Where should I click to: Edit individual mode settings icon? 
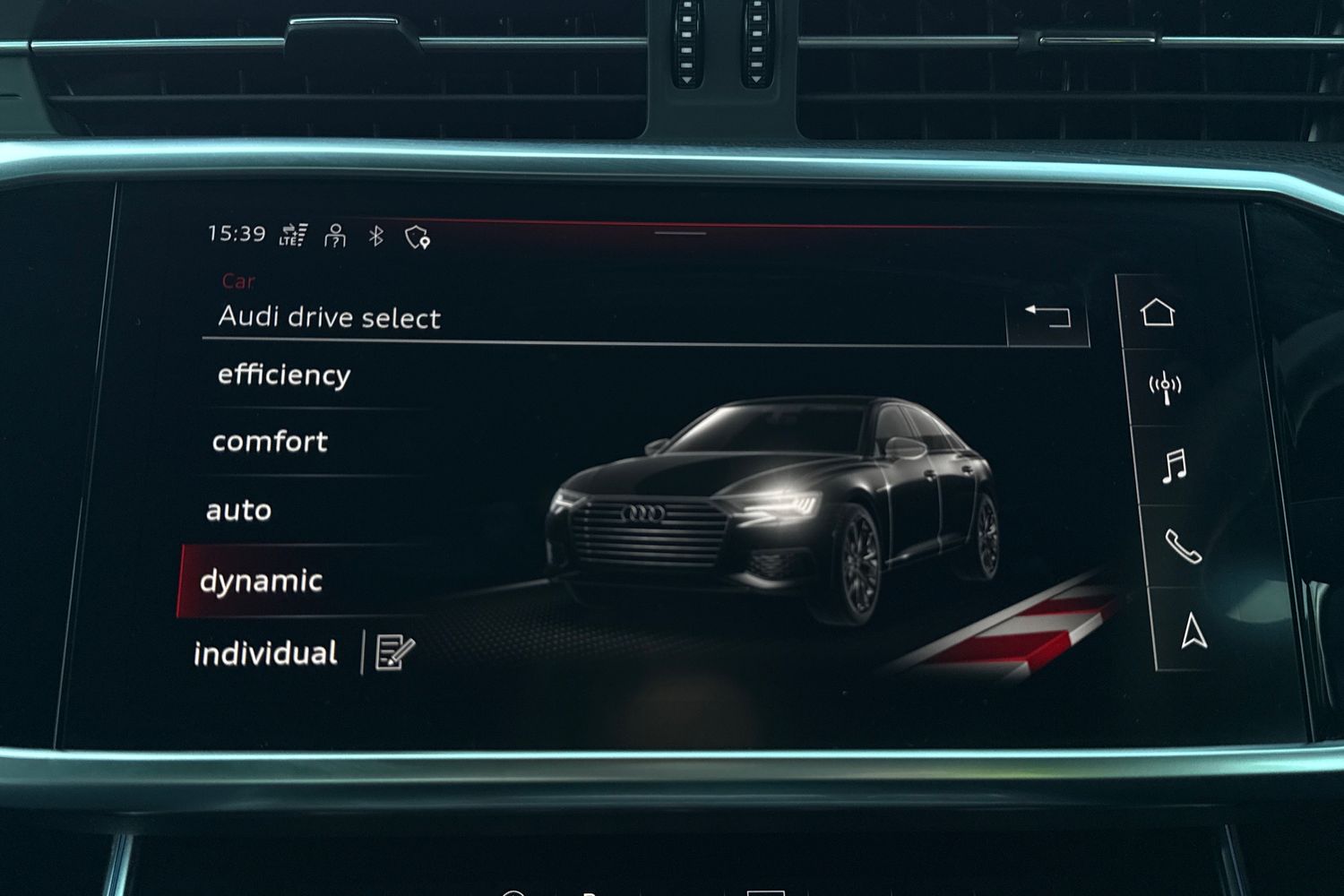[395, 652]
